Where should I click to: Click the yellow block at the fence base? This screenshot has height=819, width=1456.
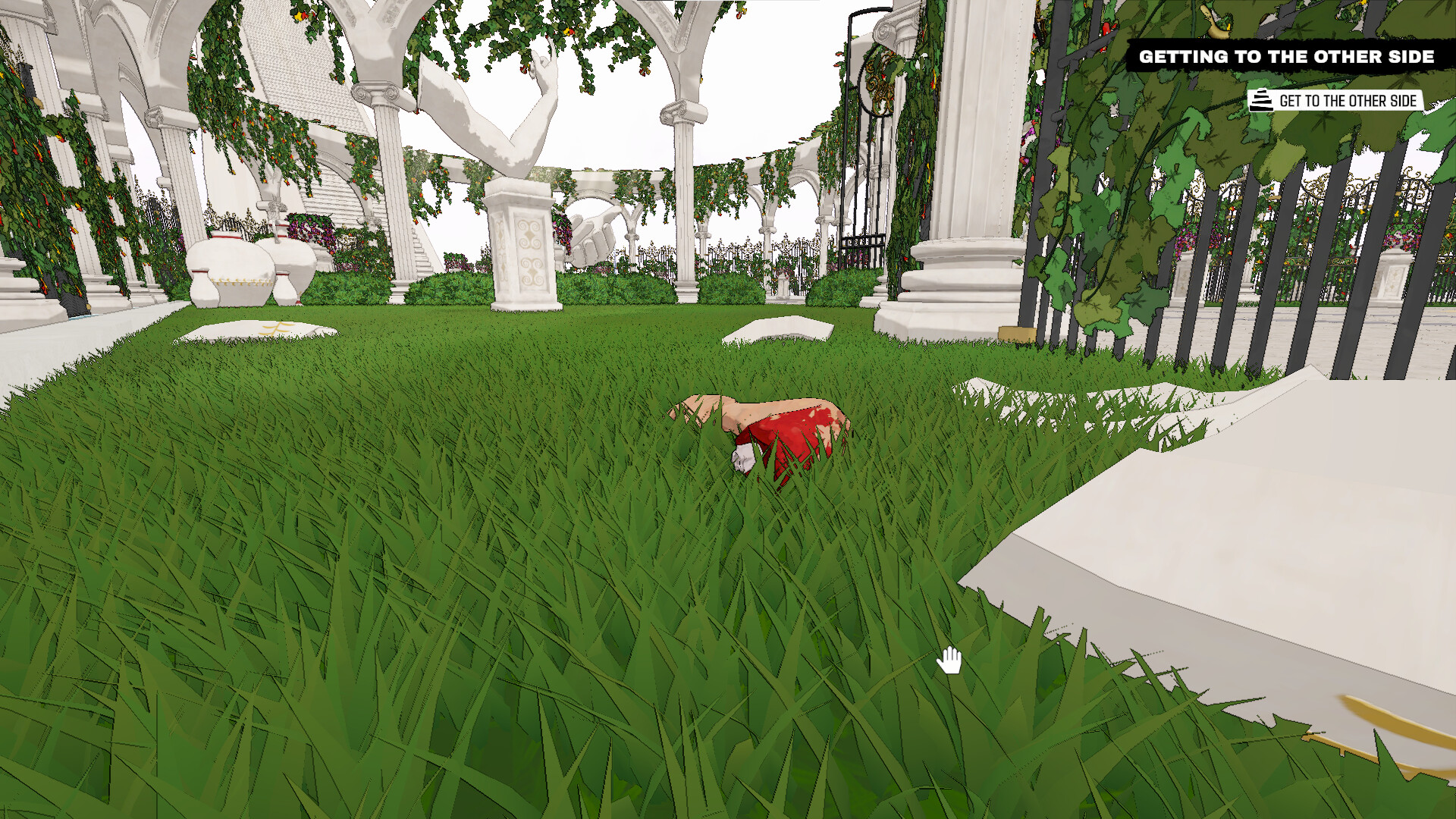click(1016, 332)
